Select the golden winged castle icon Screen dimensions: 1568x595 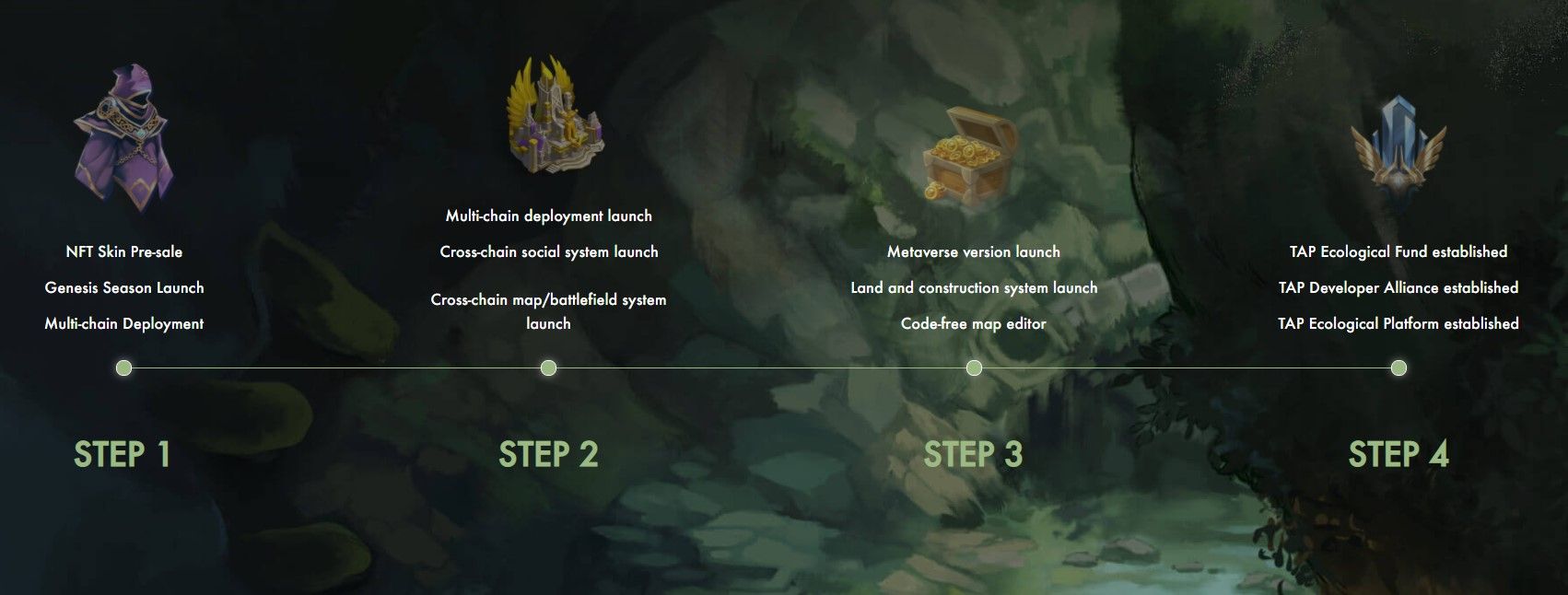(x=554, y=117)
